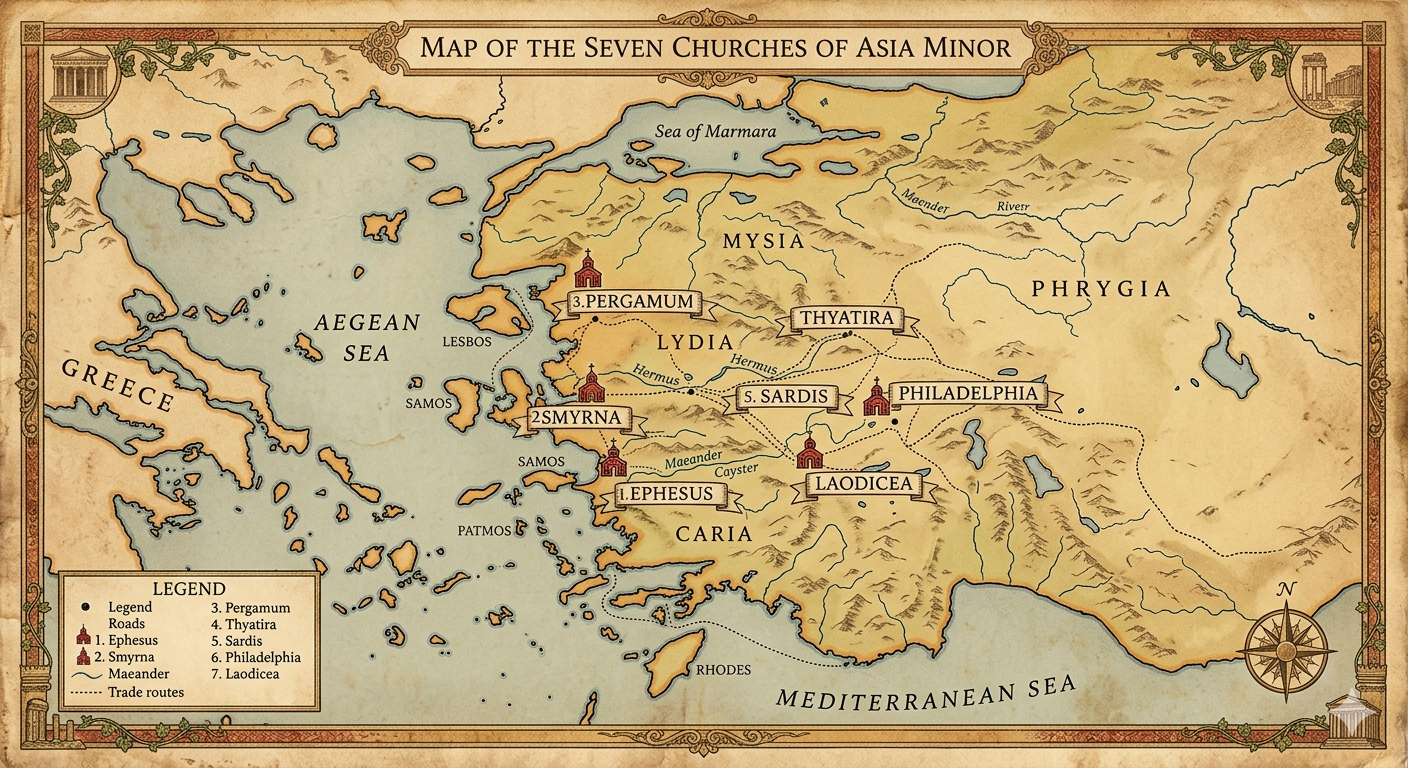Screen dimensions: 1408x768
Task: Select the Thyatira banner marker
Action: coord(848,319)
